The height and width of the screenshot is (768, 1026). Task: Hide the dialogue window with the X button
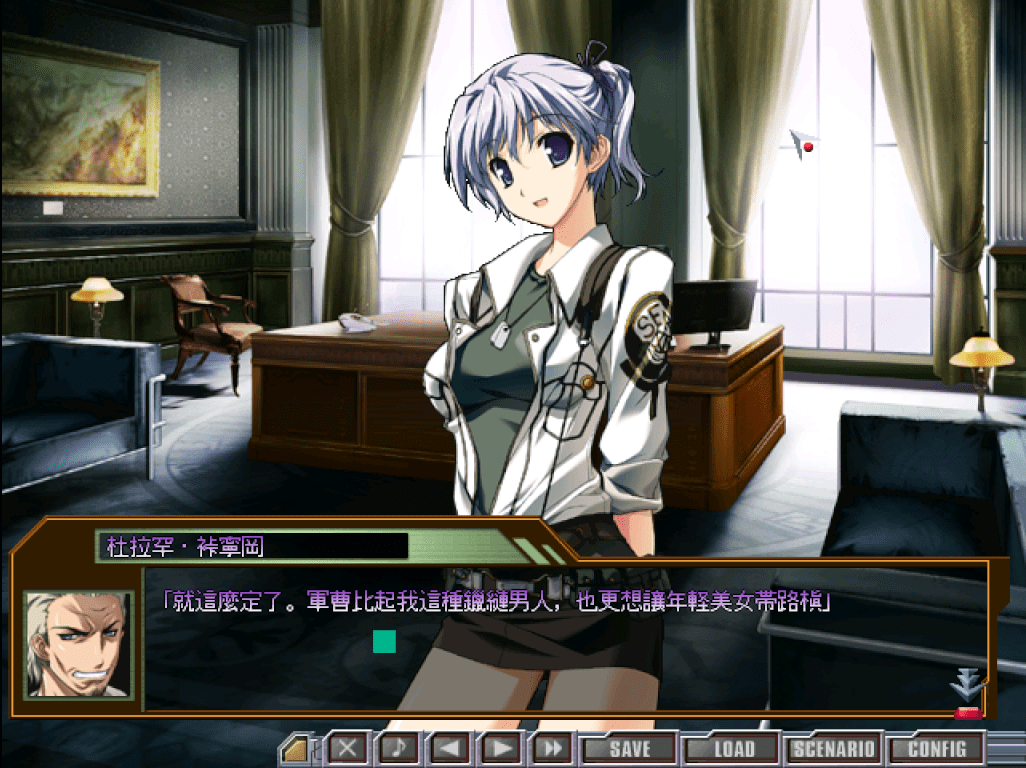(x=349, y=748)
